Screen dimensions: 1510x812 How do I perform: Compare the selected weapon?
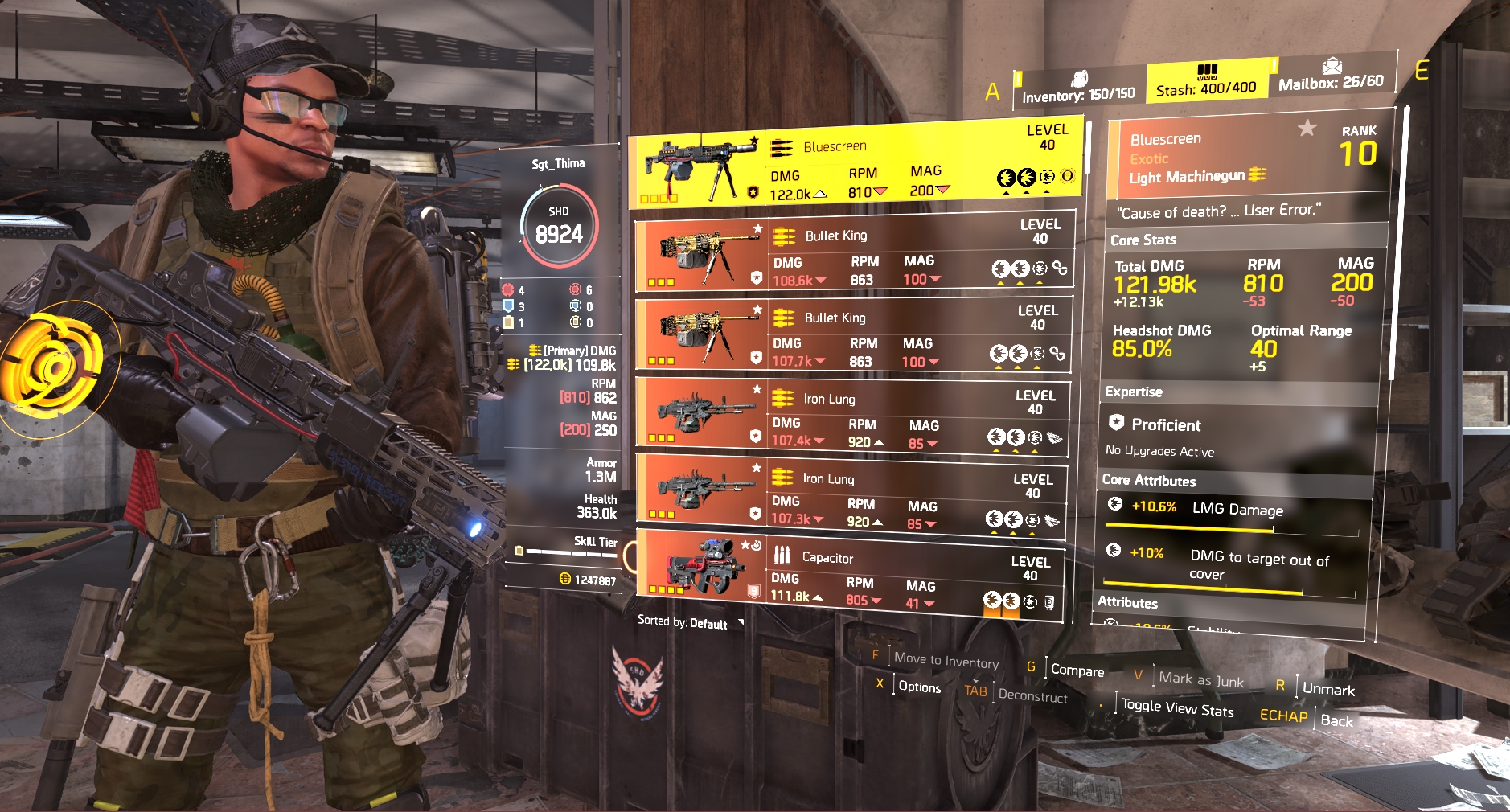1077,670
